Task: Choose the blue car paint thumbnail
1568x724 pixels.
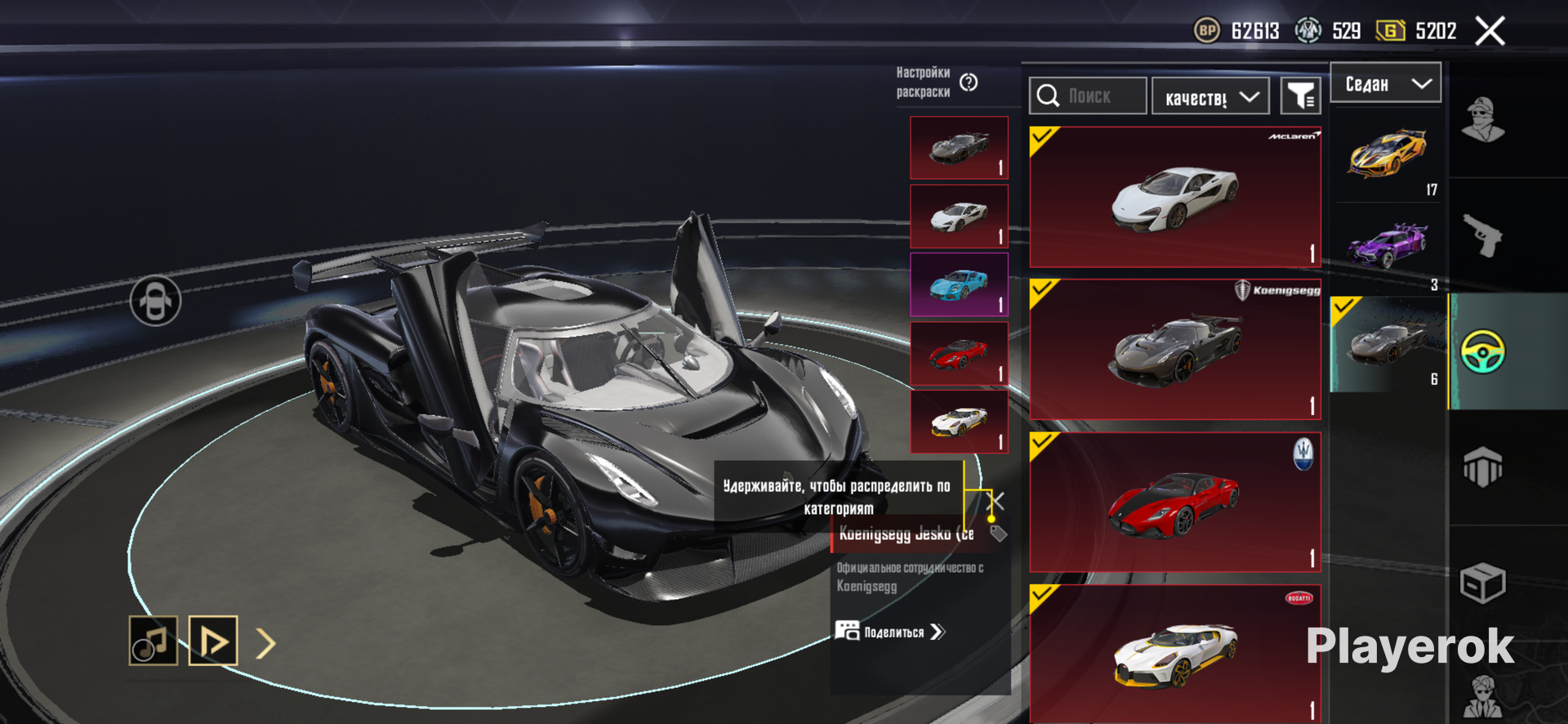Action: pos(959,284)
